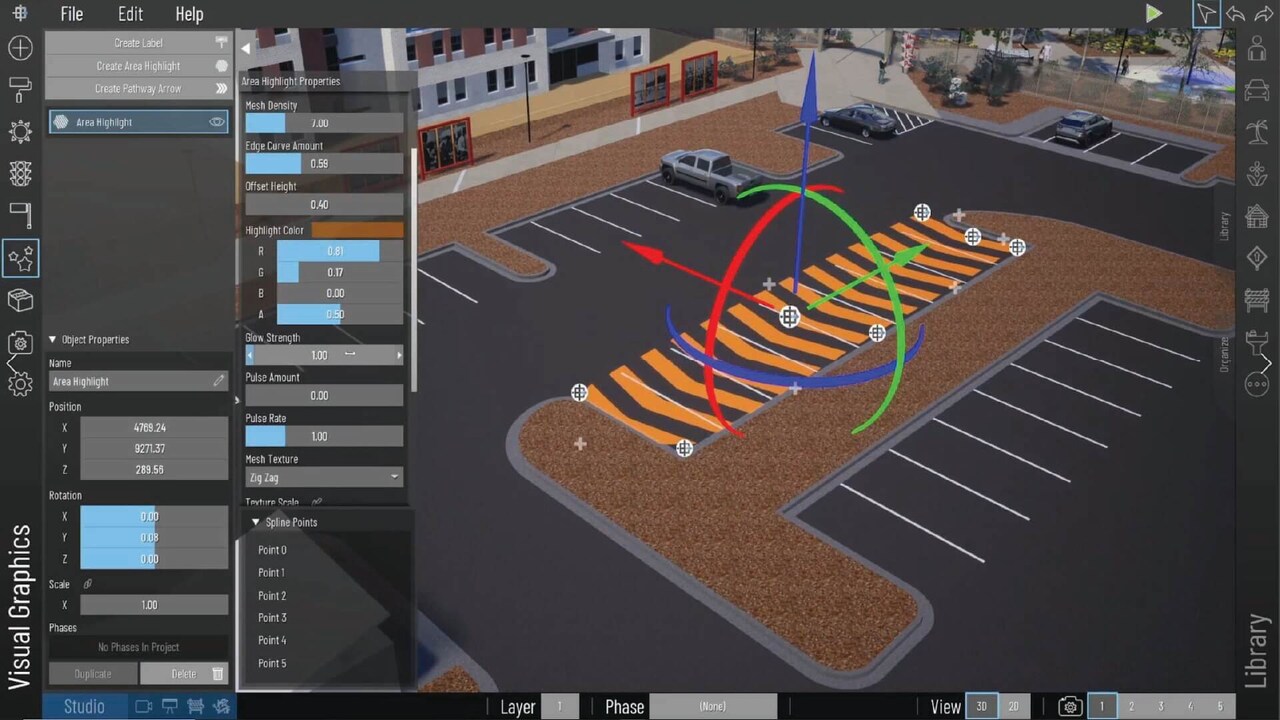Start simulation with the green play button
Viewport: 1280px width, 720px height.
coord(1154,14)
